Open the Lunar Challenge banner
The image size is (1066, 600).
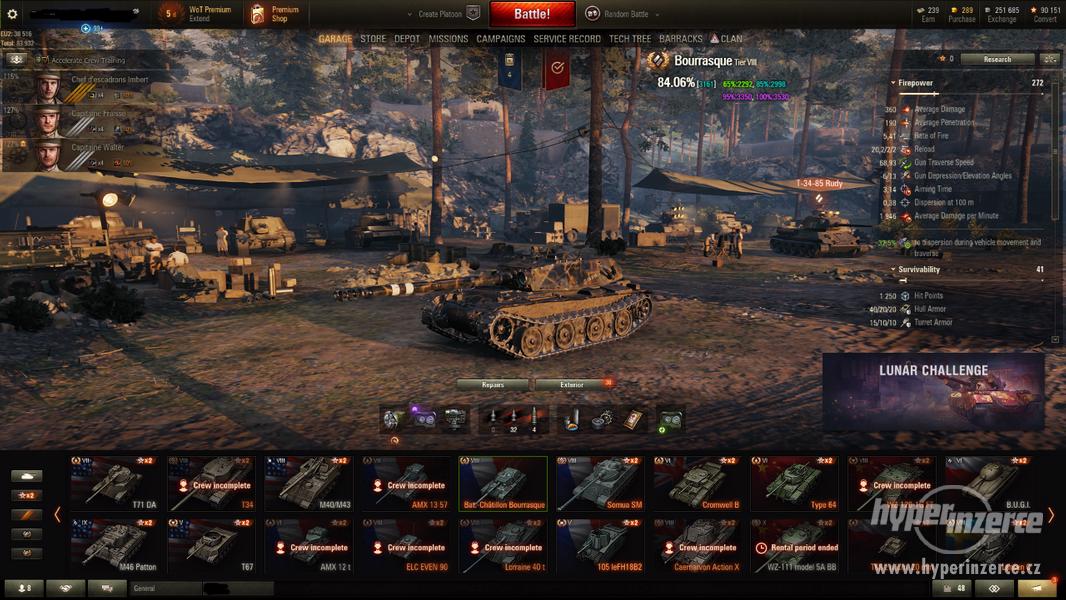tap(933, 391)
